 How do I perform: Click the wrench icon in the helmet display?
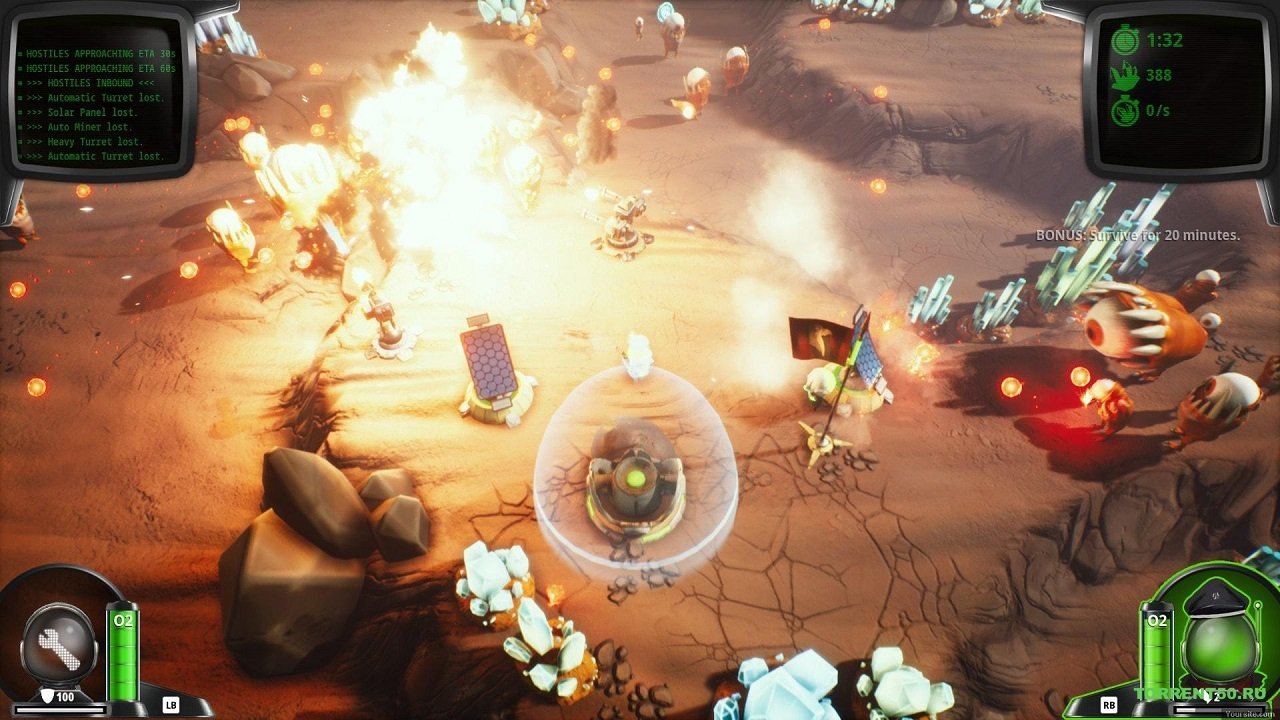(60, 648)
